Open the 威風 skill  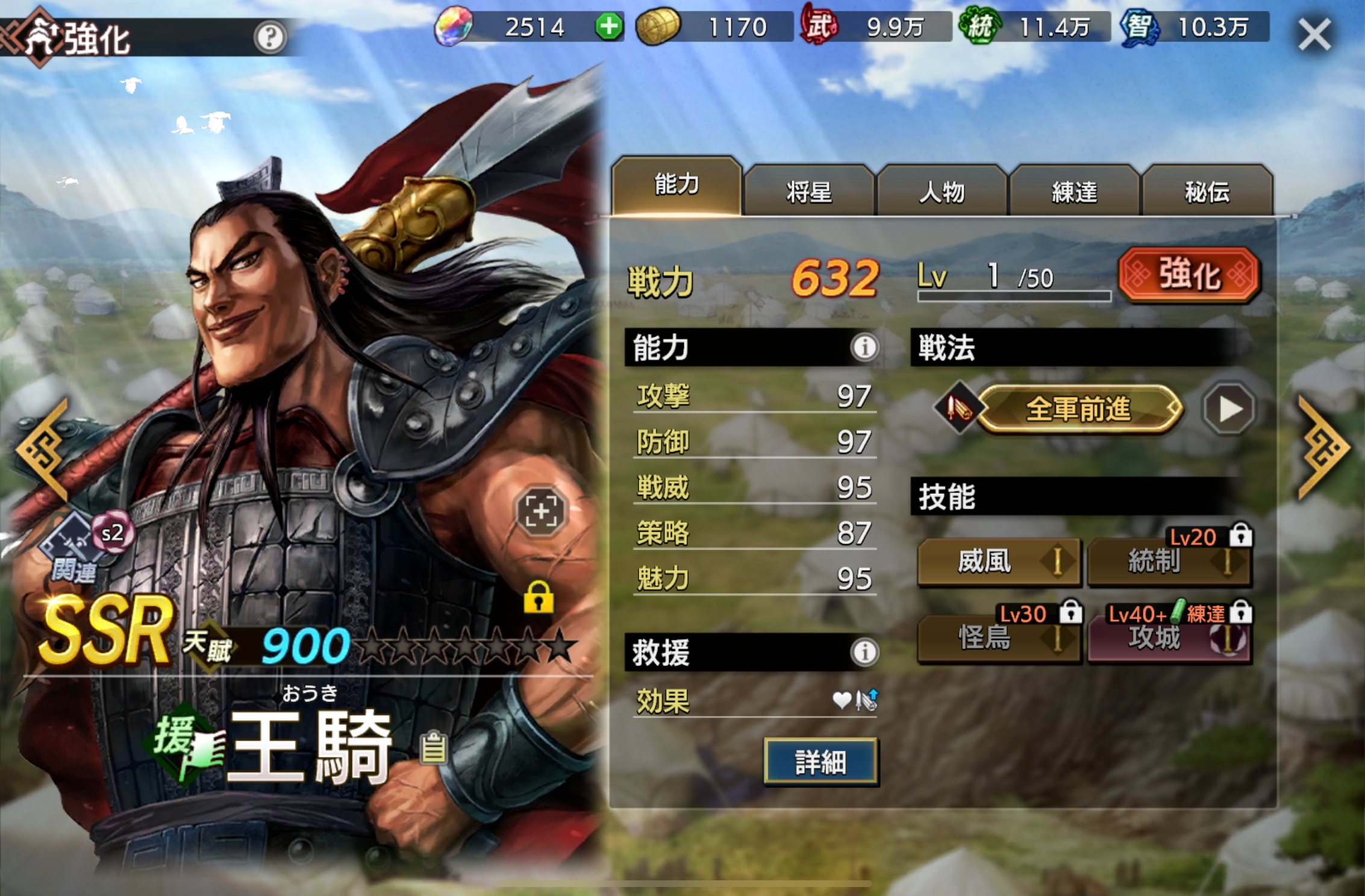[998, 562]
